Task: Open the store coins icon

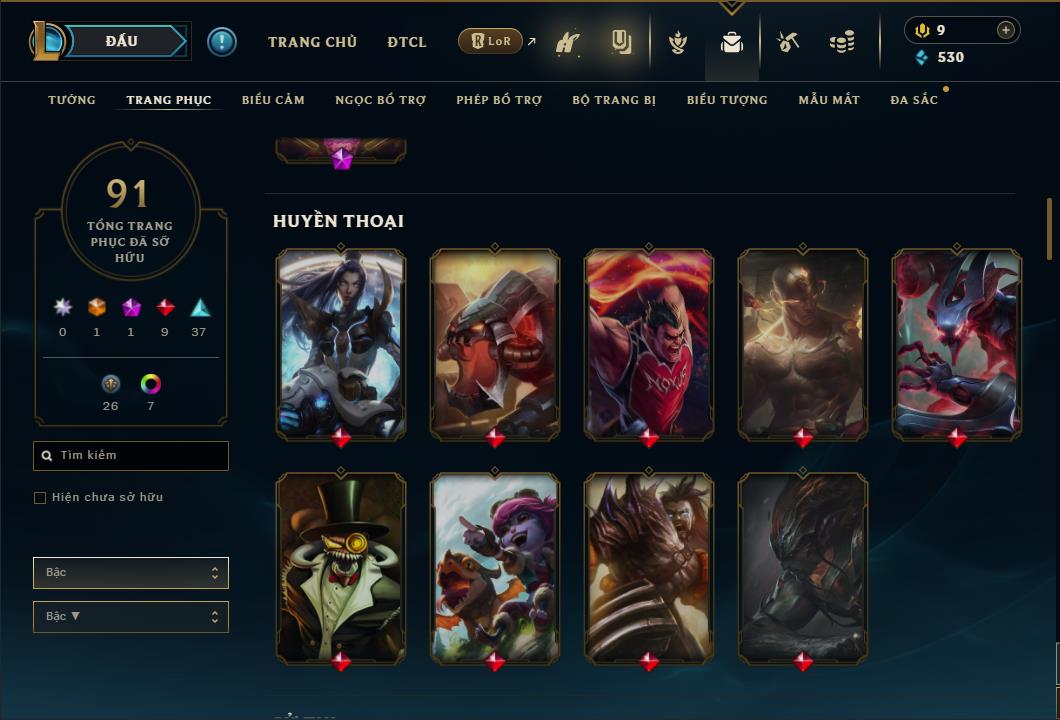Action: [842, 42]
